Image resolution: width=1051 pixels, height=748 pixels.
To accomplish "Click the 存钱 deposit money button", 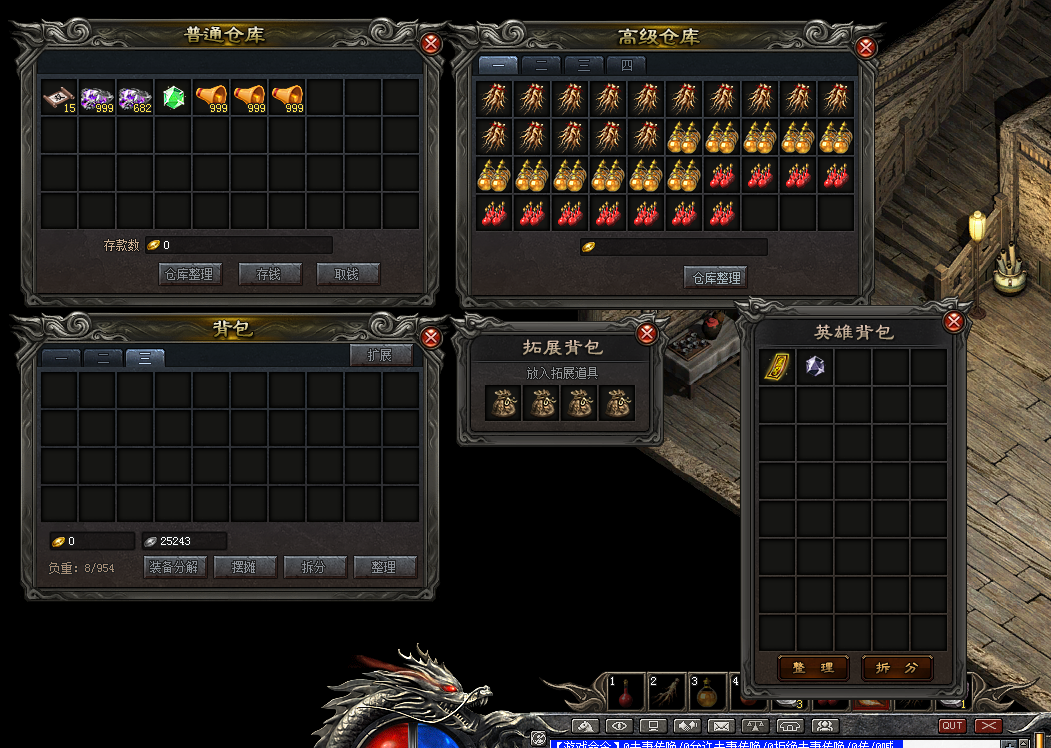I will click(x=270, y=274).
